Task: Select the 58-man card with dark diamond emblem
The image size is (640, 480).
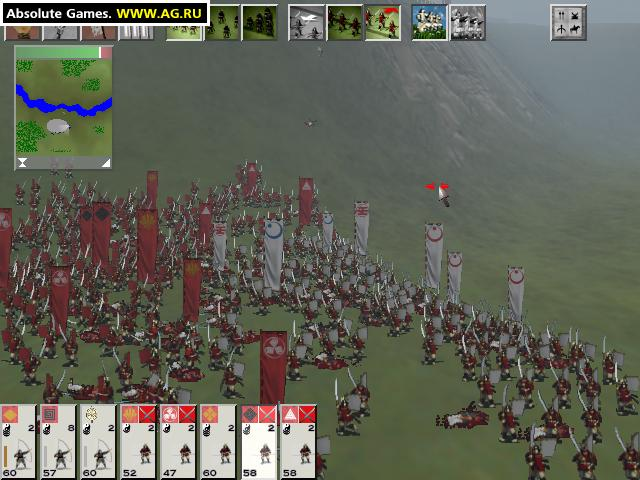Action: [259, 441]
